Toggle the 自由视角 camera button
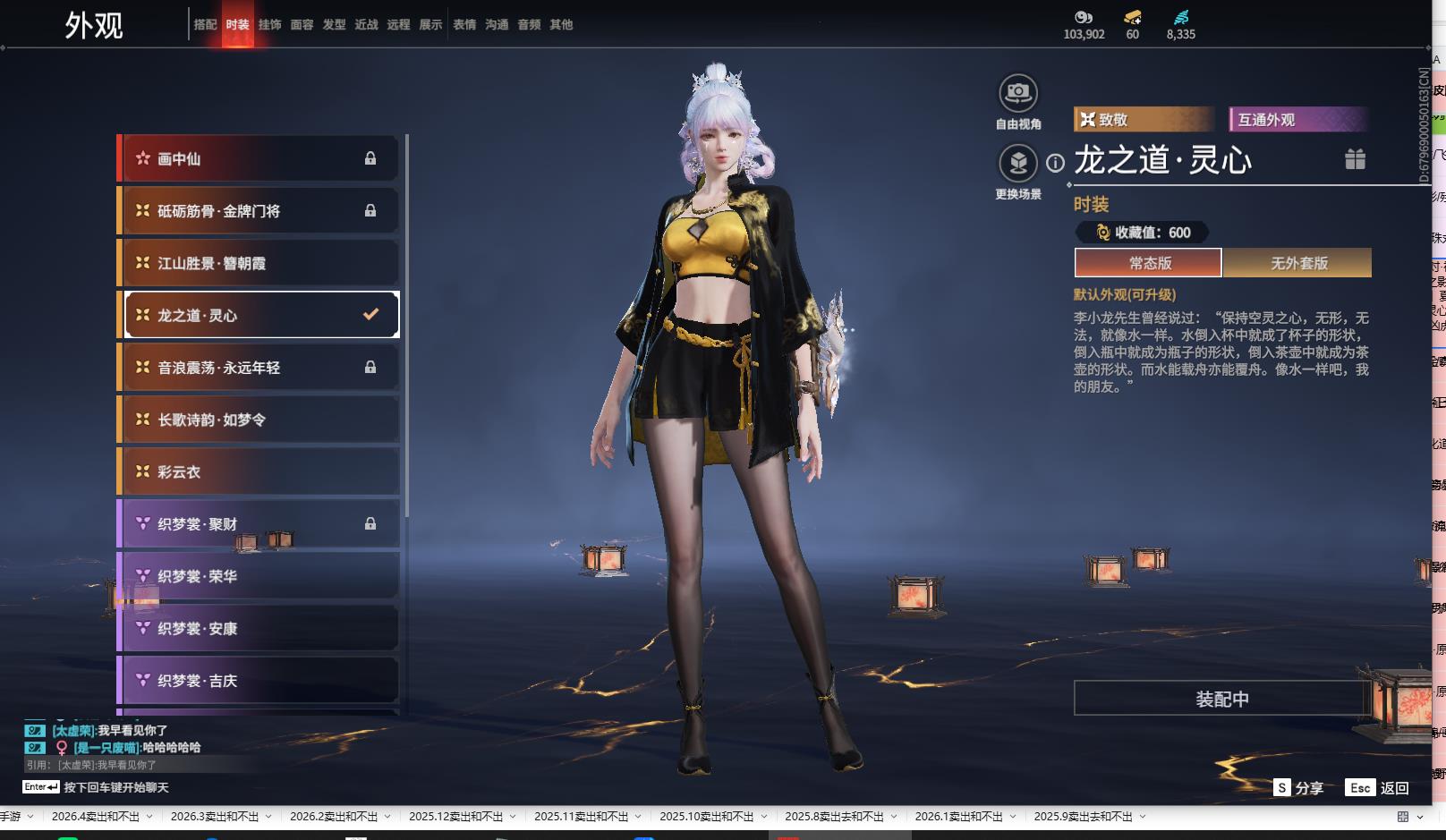The width and height of the screenshot is (1446, 840). (1017, 93)
